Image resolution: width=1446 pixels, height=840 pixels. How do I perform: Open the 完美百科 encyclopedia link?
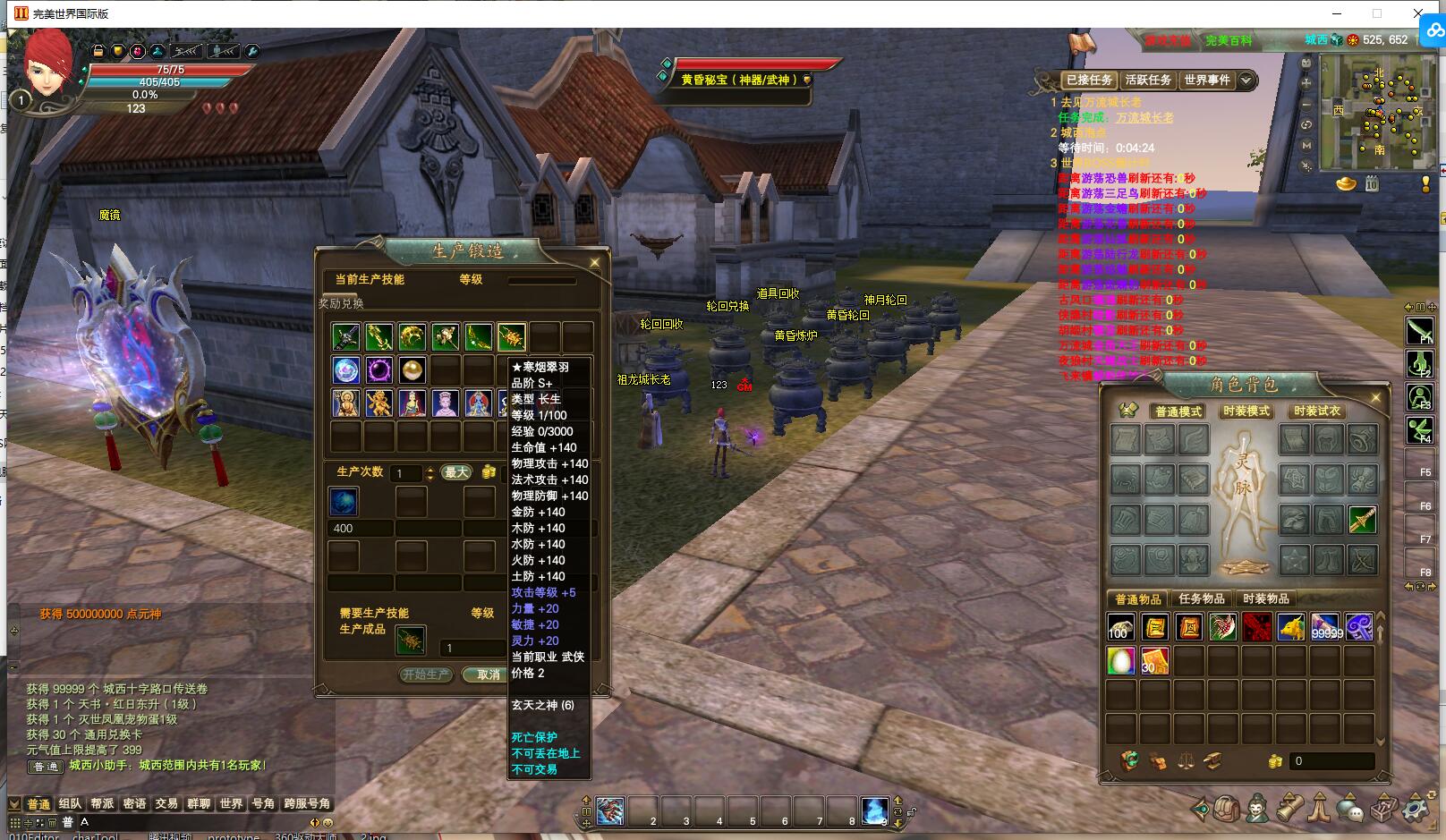[1228, 40]
